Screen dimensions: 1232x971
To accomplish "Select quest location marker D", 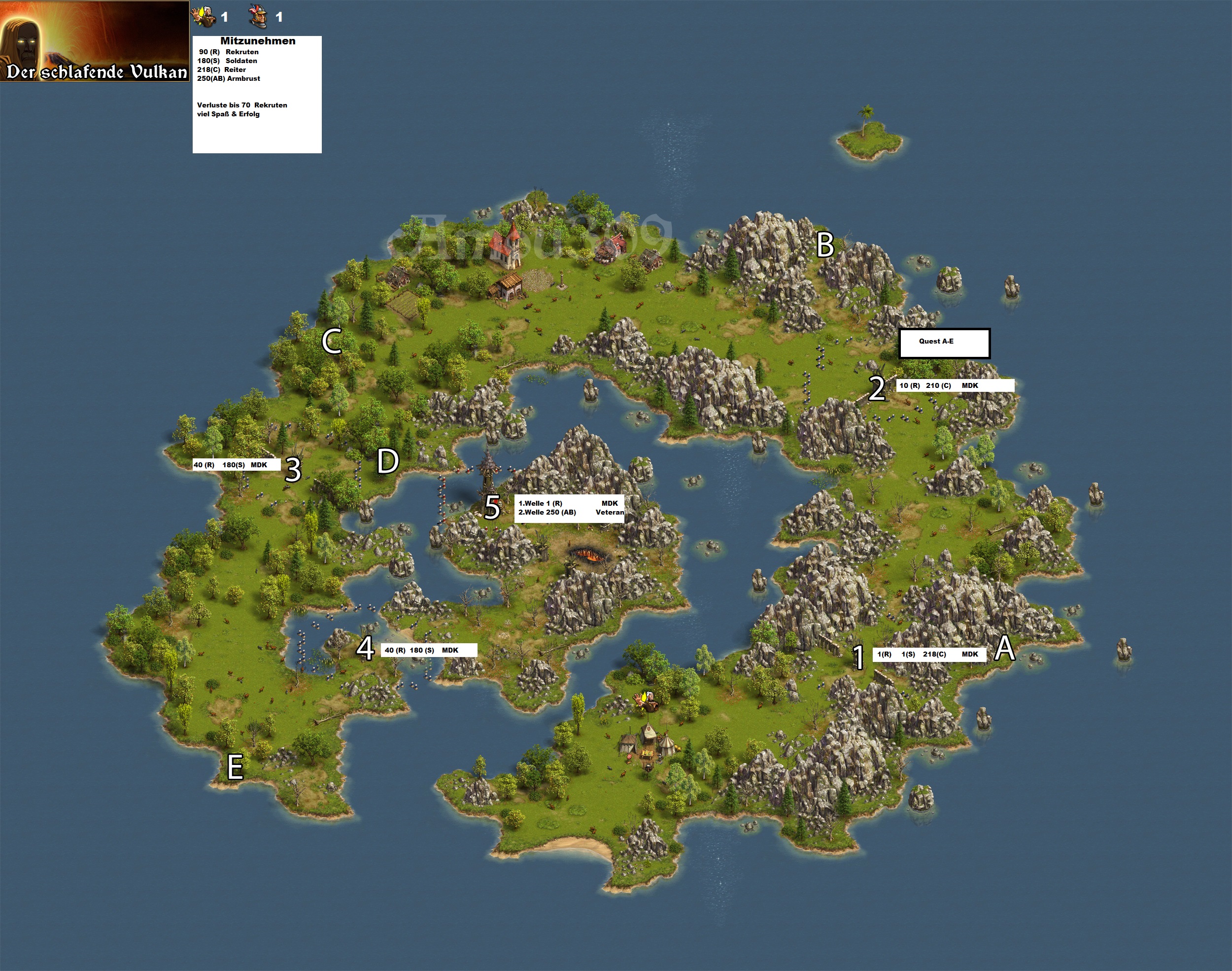I will tap(388, 461).
